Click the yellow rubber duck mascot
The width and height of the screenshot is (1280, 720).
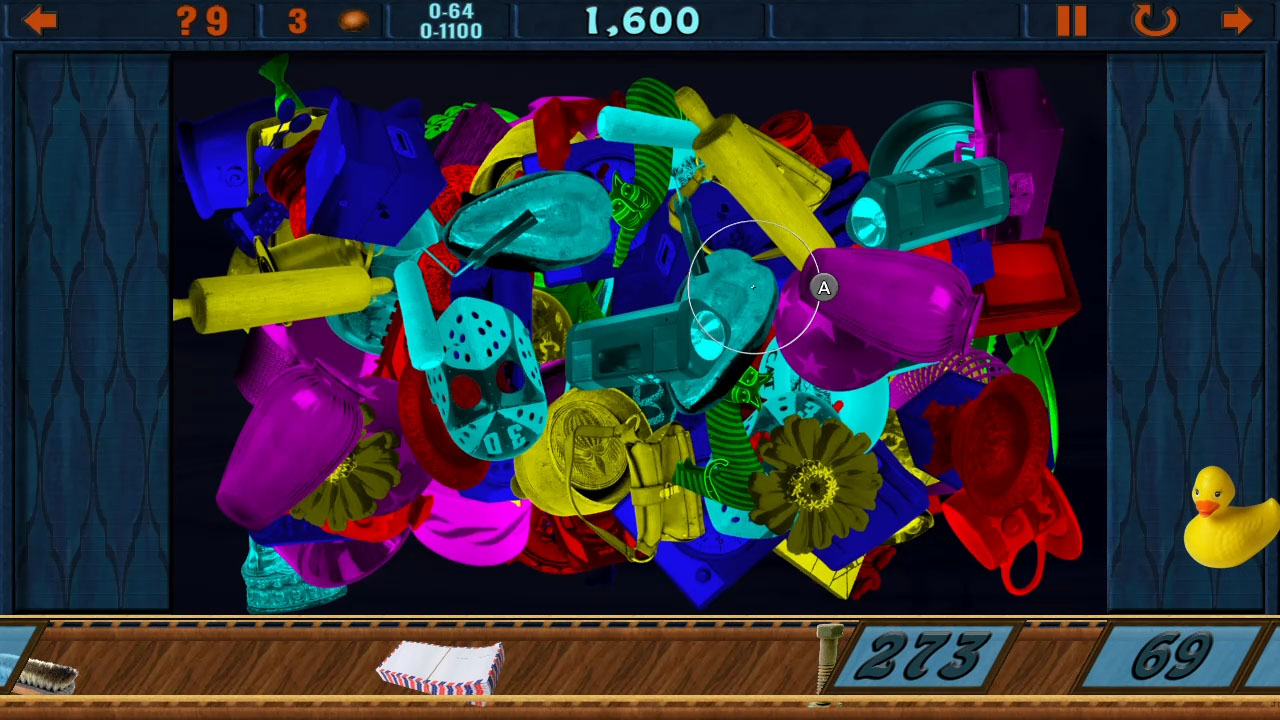click(x=1222, y=520)
